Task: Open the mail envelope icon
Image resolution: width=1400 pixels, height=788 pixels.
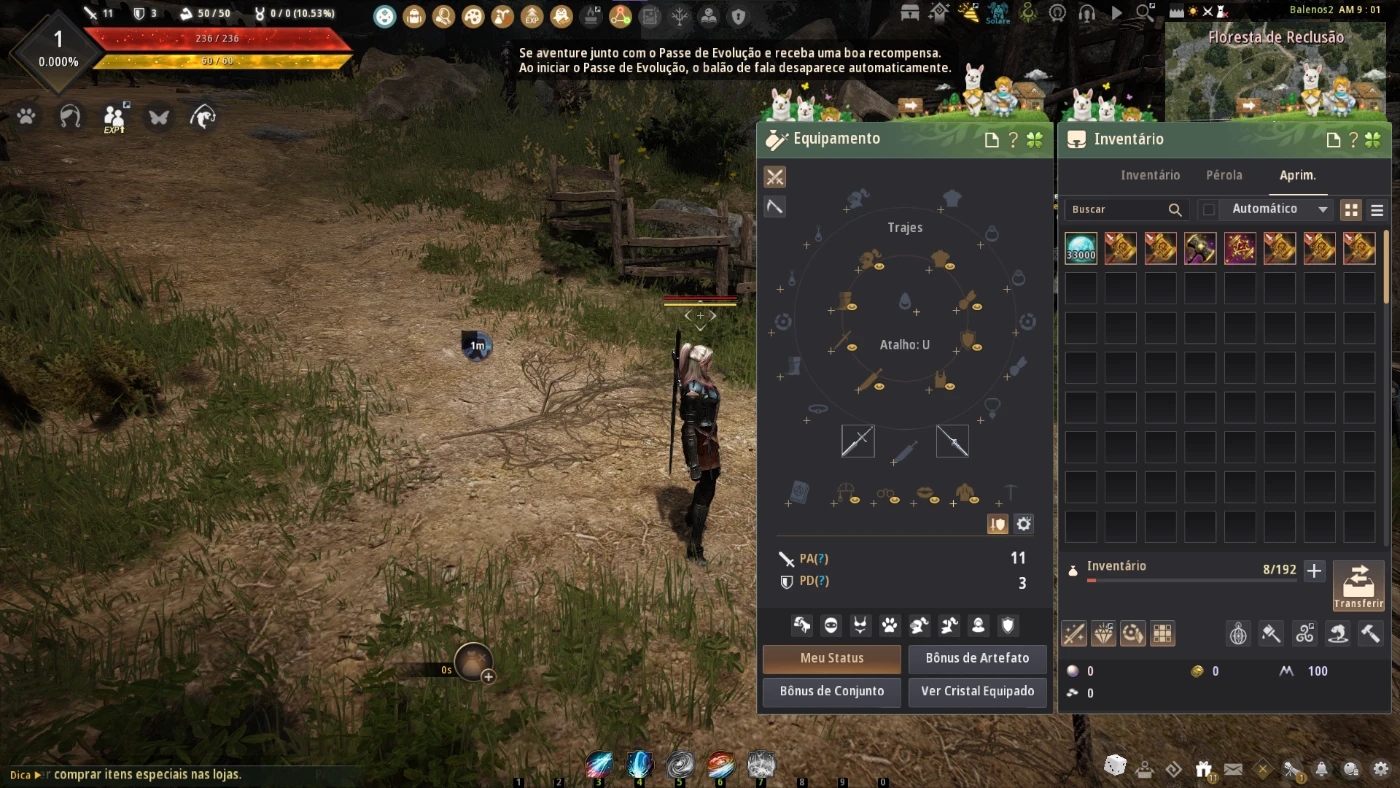Action: [x=1233, y=769]
